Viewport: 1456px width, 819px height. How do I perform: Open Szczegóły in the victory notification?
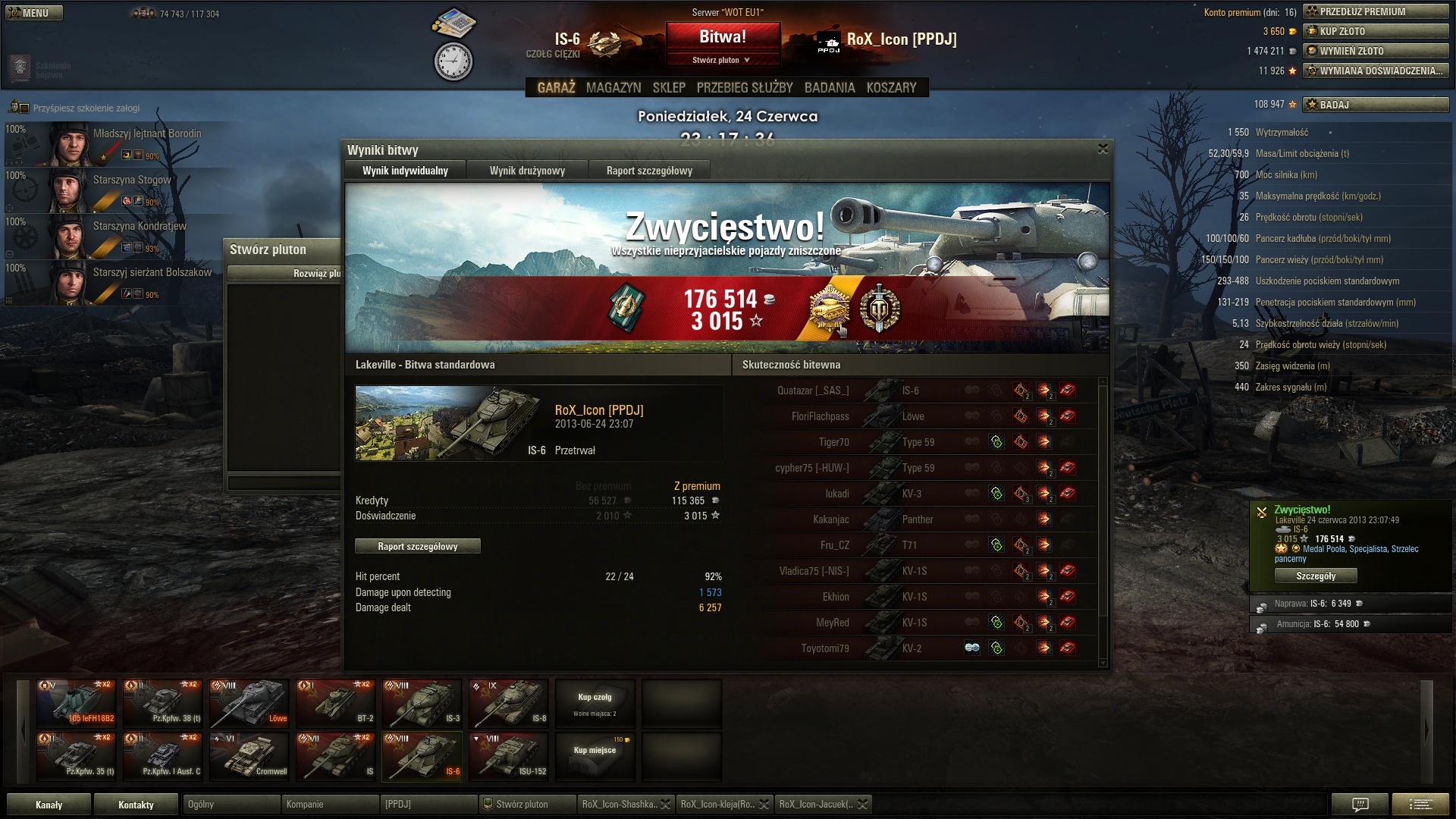[x=1315, y=576]
